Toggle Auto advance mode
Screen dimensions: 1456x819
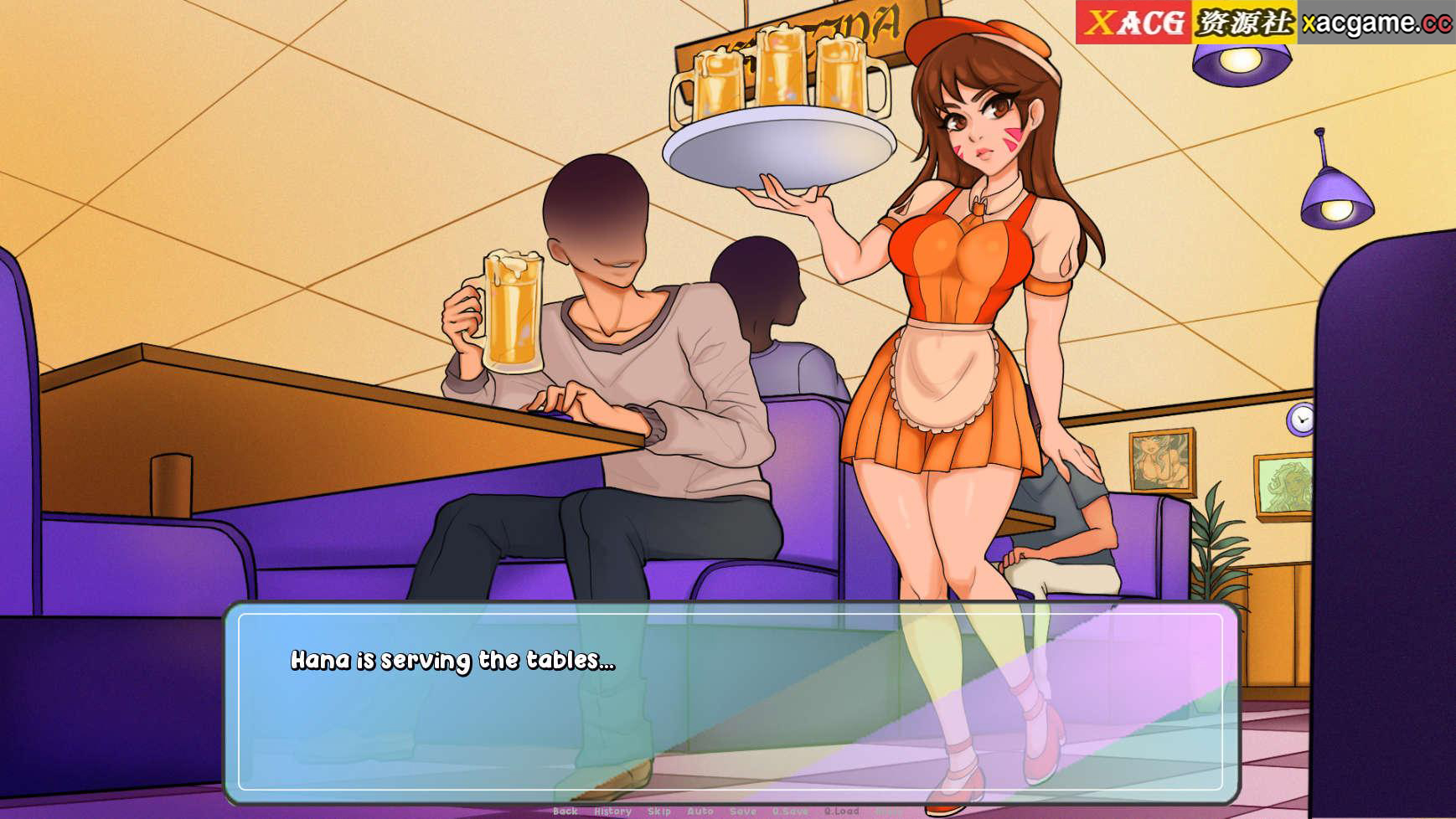700,811
